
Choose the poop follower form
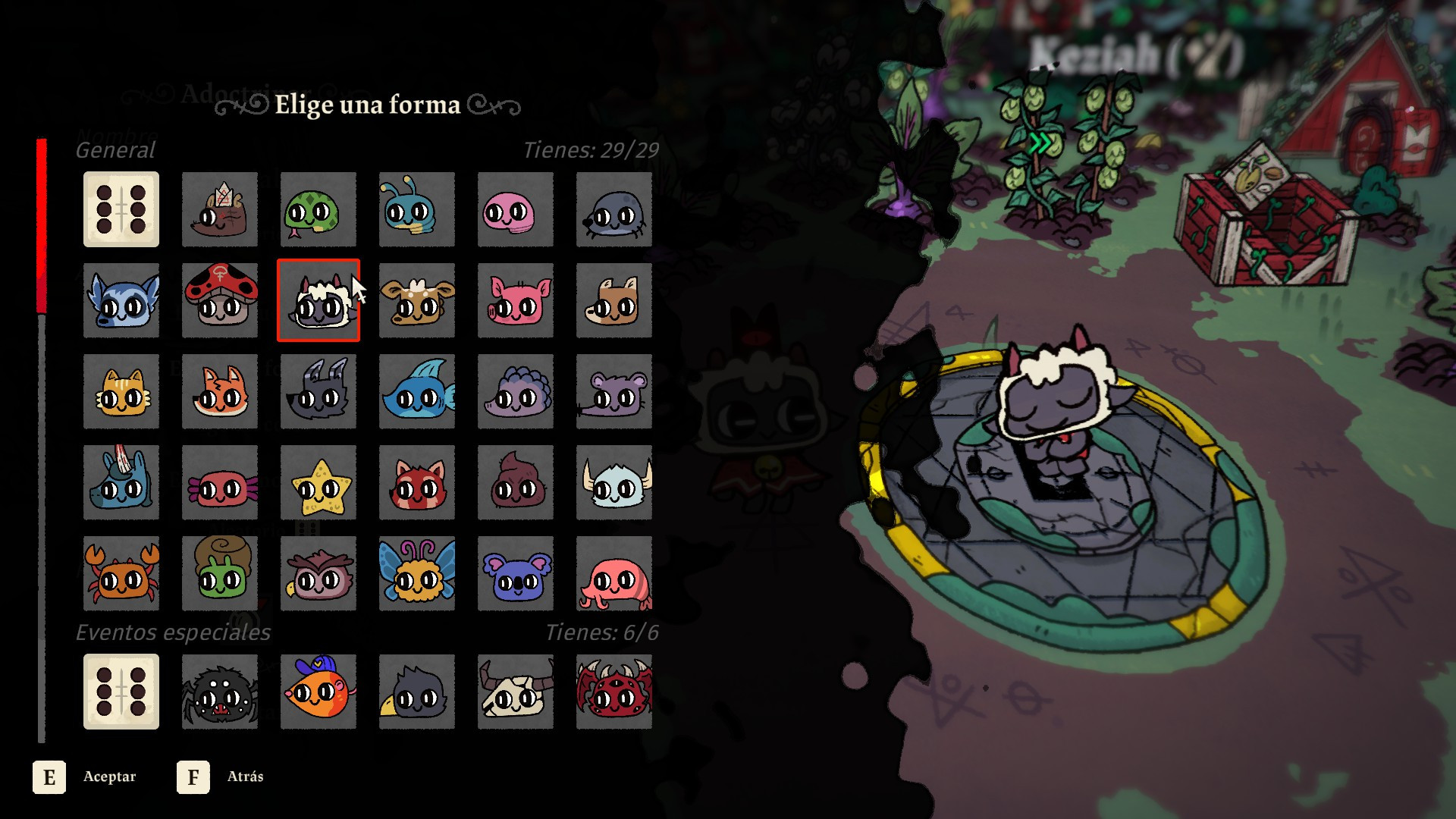tap(515, 483)
